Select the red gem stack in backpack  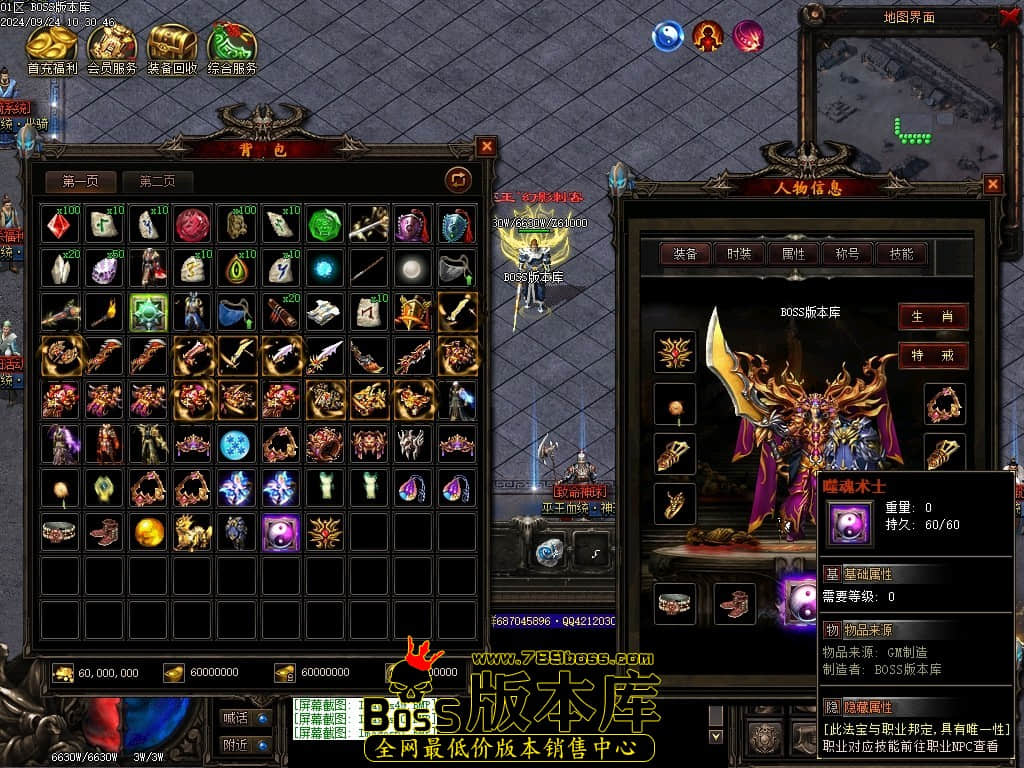[x=61, y=223]
